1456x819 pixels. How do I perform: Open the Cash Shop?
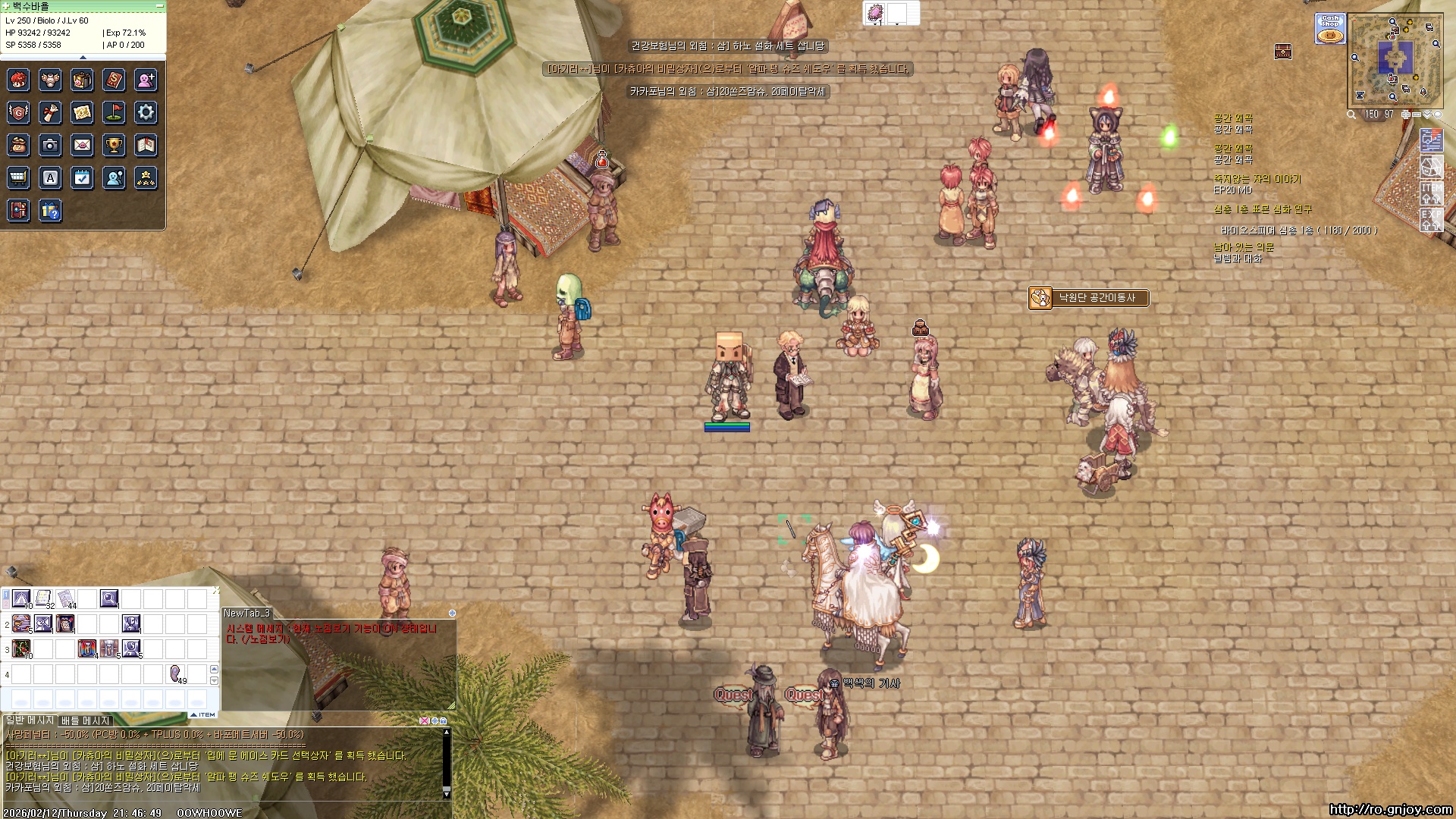pos(1329,29)
